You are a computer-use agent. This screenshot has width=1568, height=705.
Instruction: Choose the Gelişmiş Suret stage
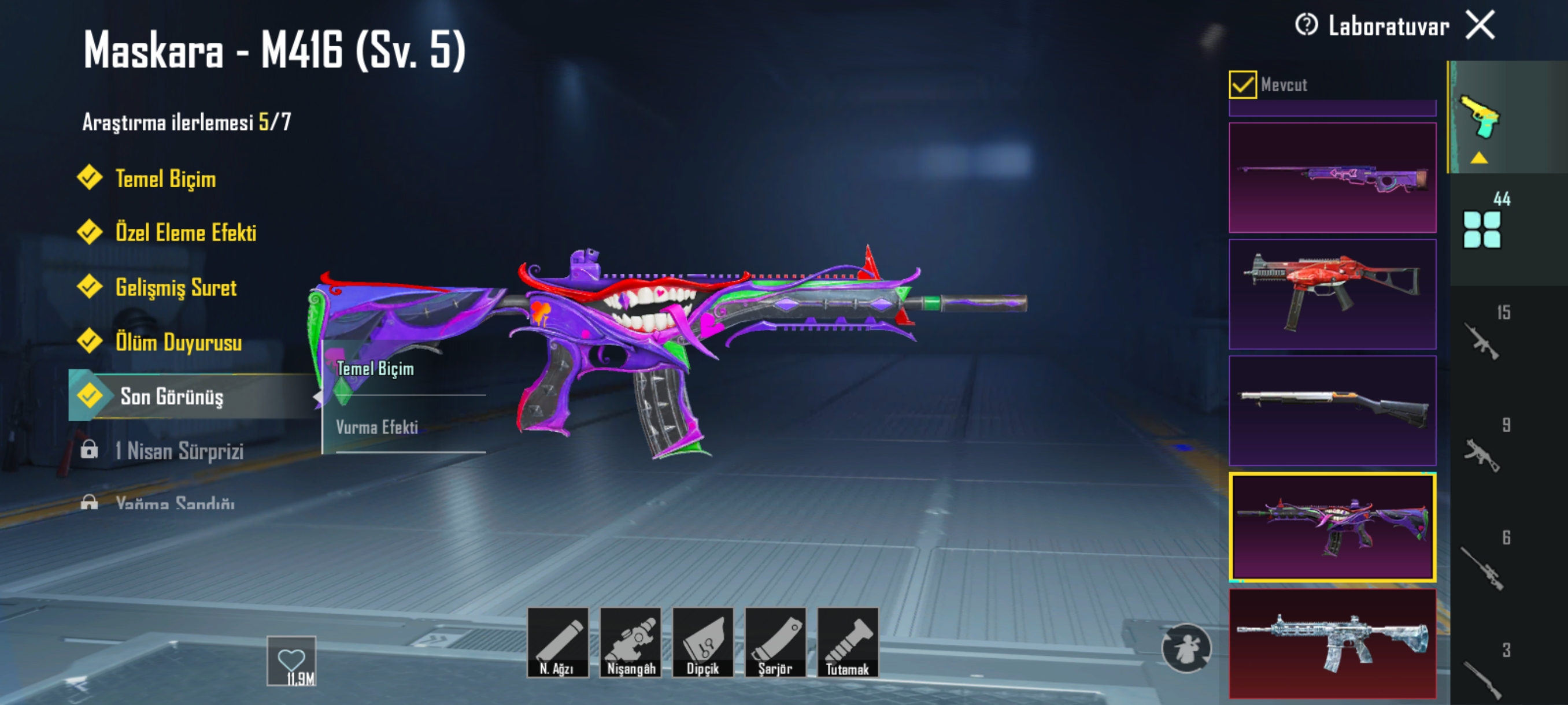coord(175,287)
